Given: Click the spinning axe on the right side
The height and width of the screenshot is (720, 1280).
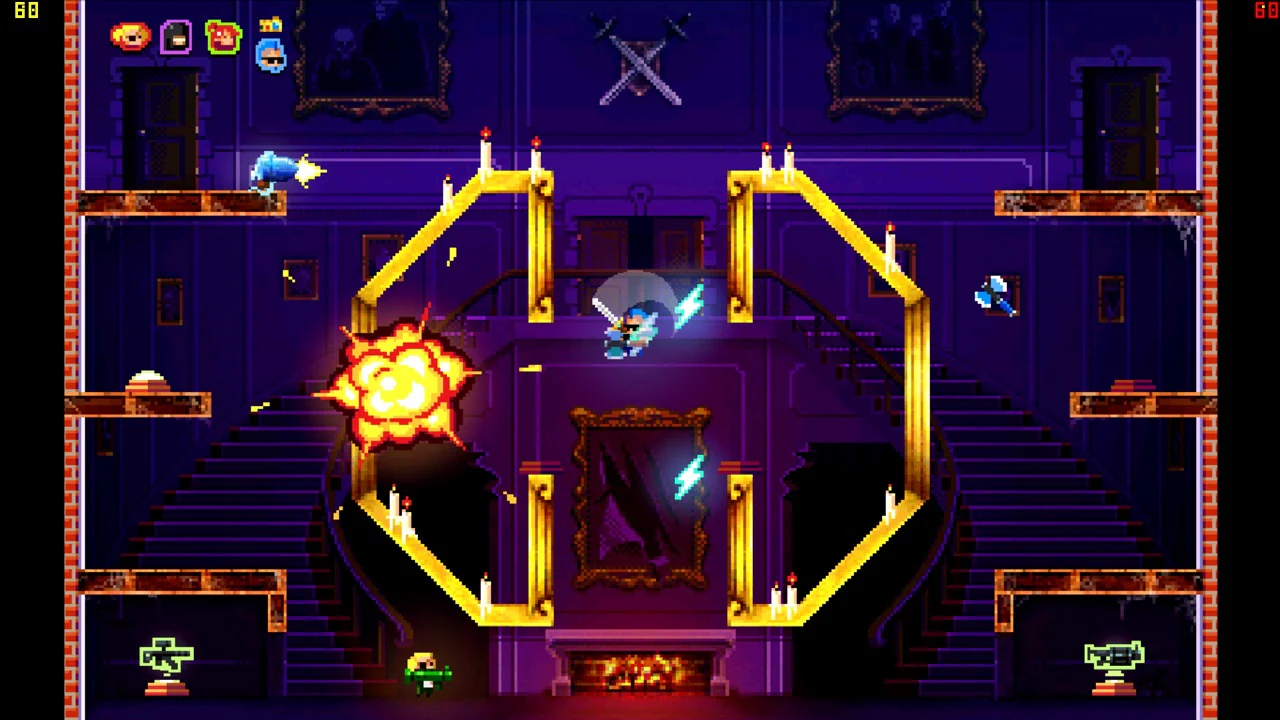Looking at the screenshot, I should point(995,295).
